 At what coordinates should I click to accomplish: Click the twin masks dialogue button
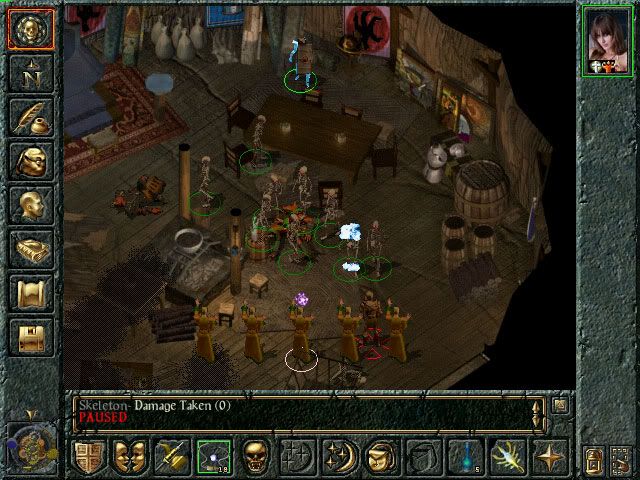pos(130,457)
